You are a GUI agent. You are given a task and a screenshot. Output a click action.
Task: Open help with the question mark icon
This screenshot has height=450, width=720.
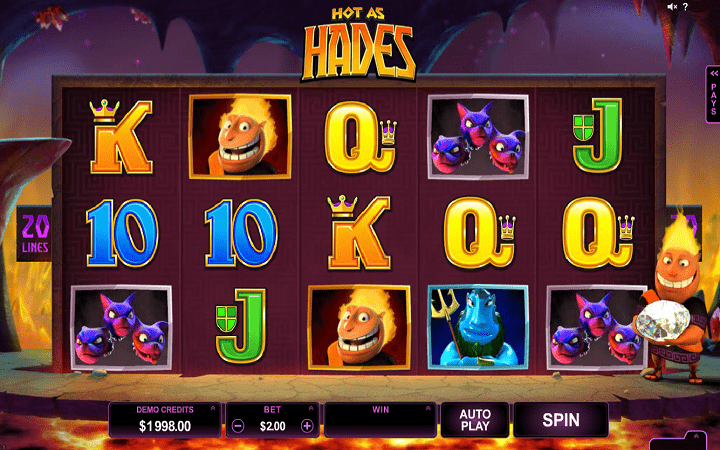pyautogui.click(x=684, y=6)
